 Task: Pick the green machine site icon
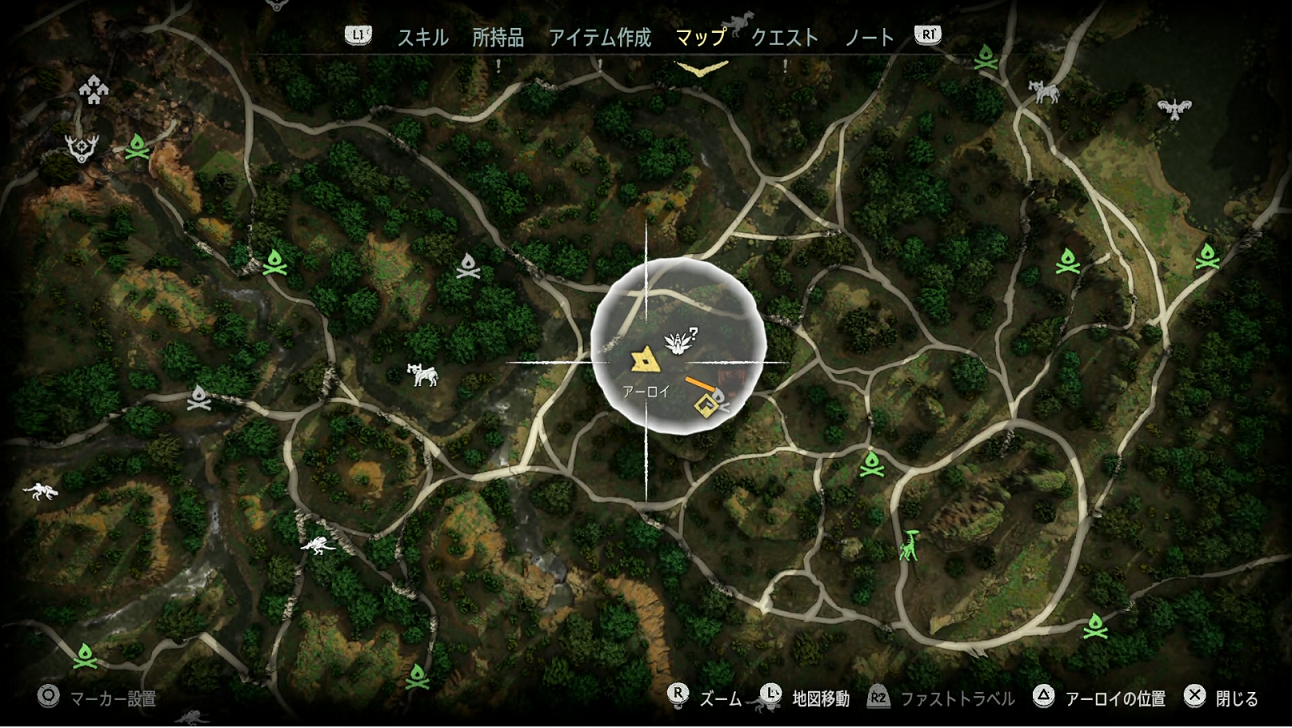coord(910,546)
